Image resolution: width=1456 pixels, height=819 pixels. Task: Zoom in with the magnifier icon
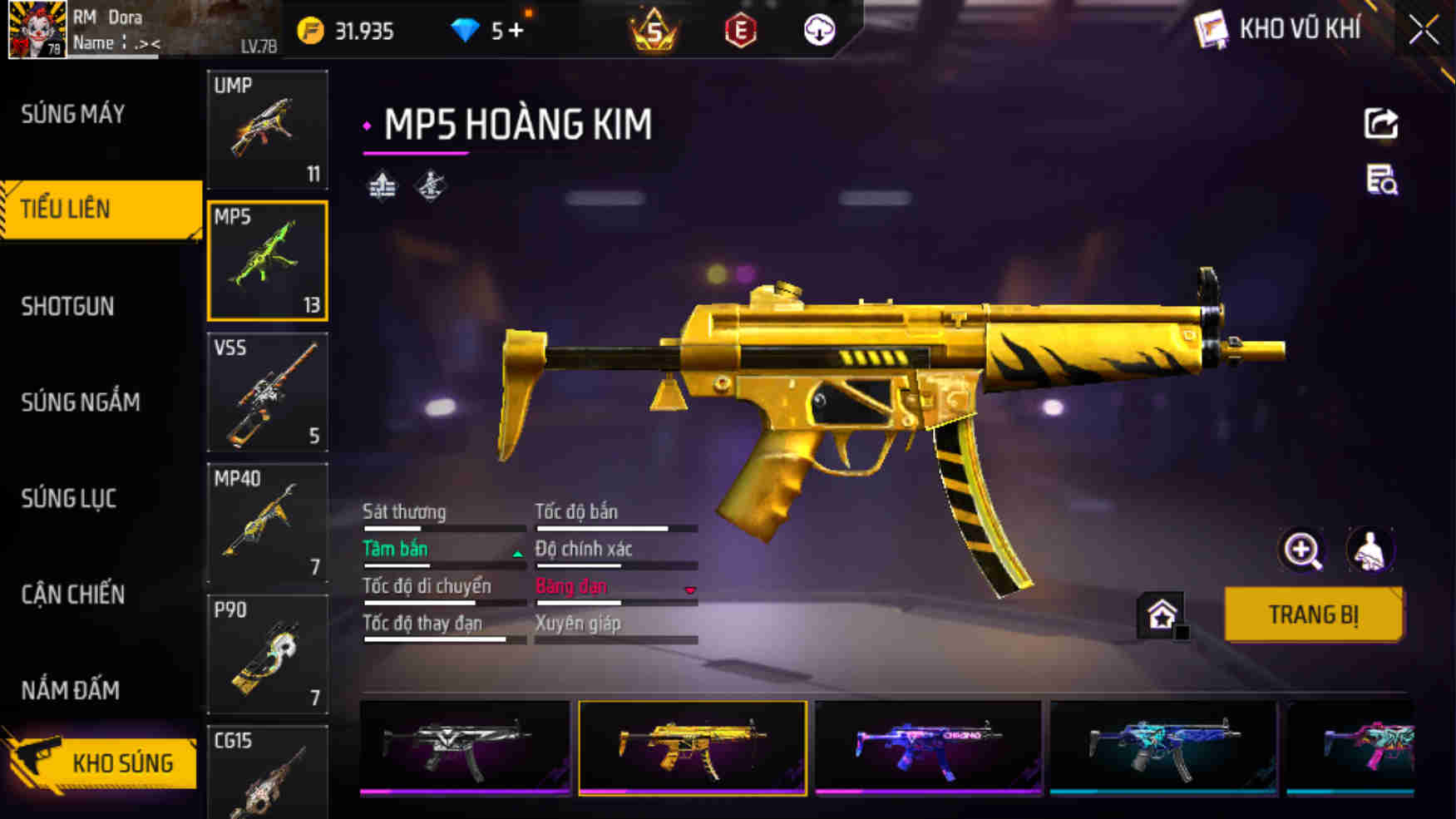1302,550
